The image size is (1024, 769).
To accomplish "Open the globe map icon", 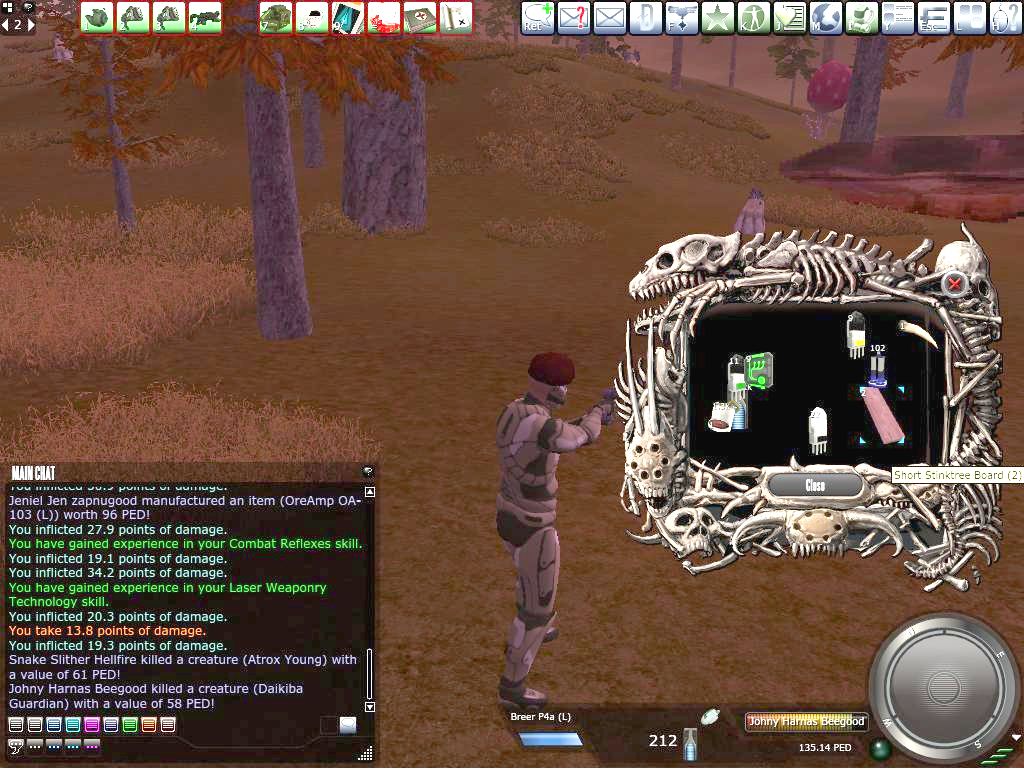I will coord(826,17).
